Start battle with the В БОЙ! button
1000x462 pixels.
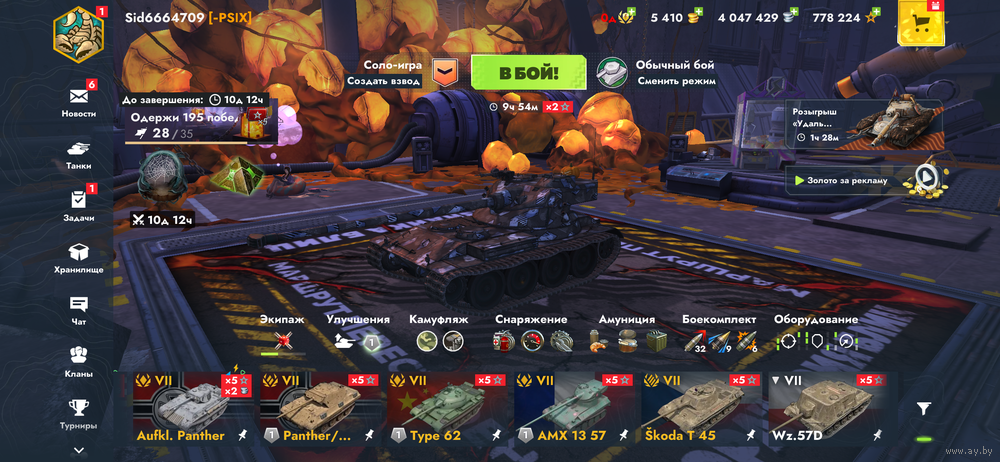coord(528,73)
